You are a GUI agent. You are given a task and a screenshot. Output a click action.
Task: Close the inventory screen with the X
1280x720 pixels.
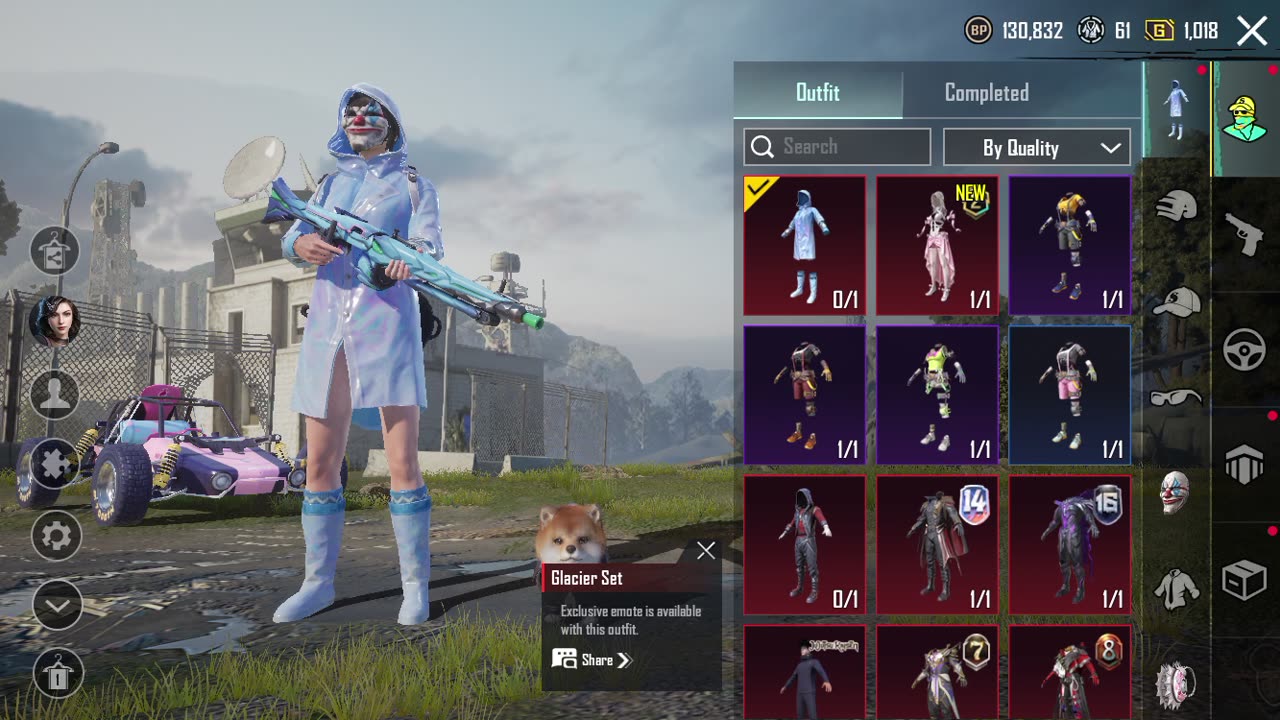1252,31
